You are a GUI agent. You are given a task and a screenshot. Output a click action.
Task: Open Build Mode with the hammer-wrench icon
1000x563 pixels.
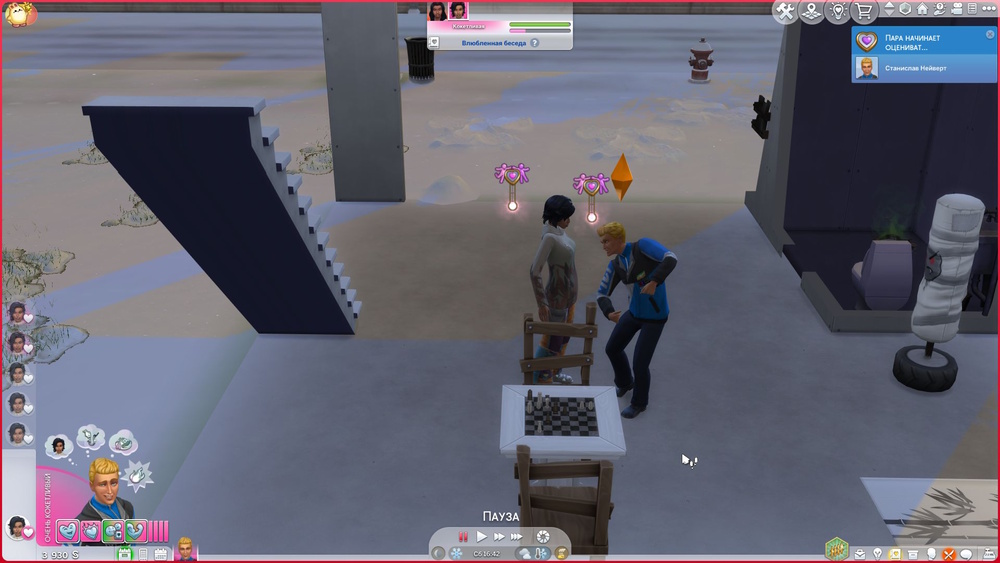785,11
